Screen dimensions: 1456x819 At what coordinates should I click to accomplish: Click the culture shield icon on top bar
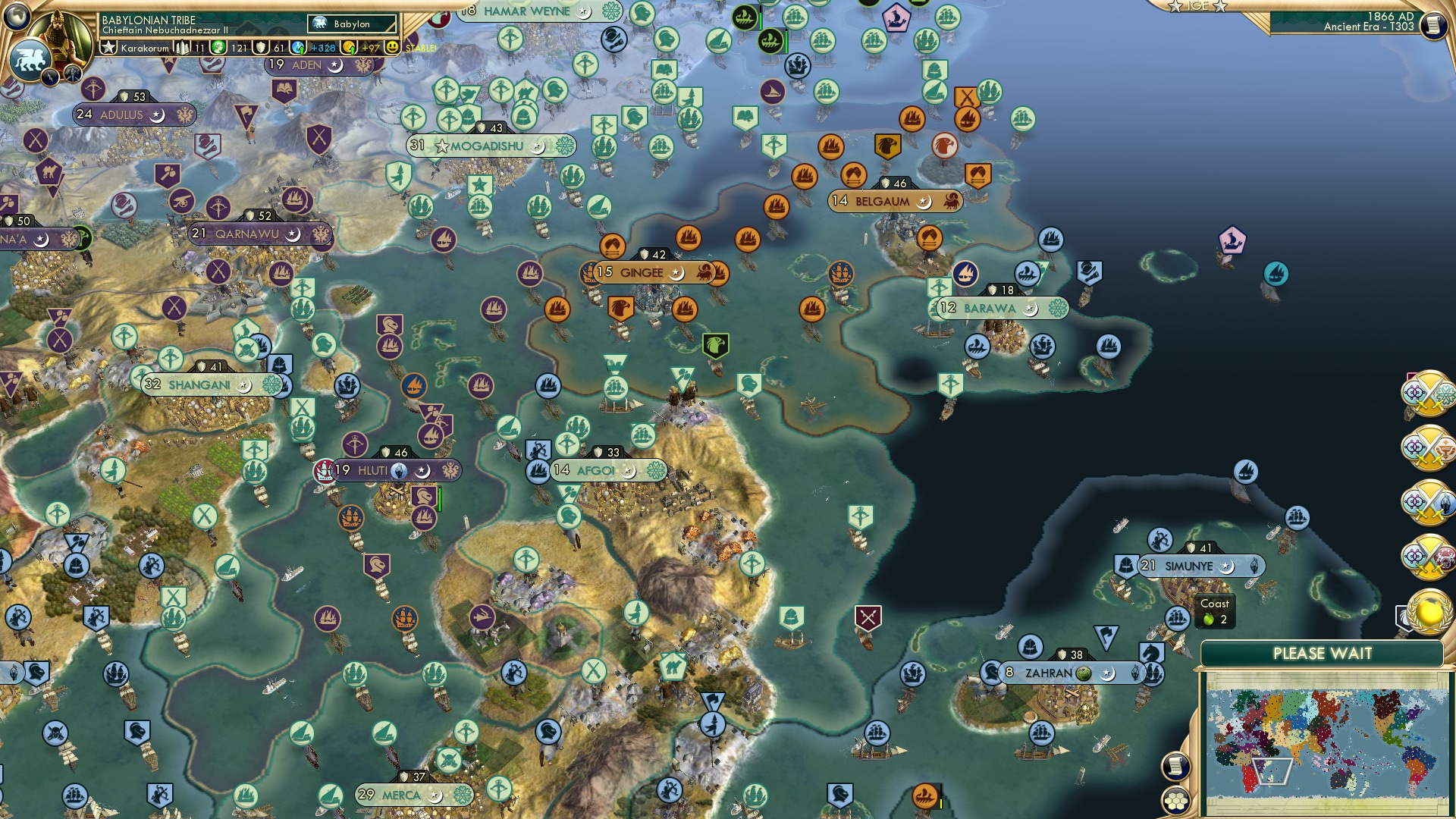[x=261, y=48]
